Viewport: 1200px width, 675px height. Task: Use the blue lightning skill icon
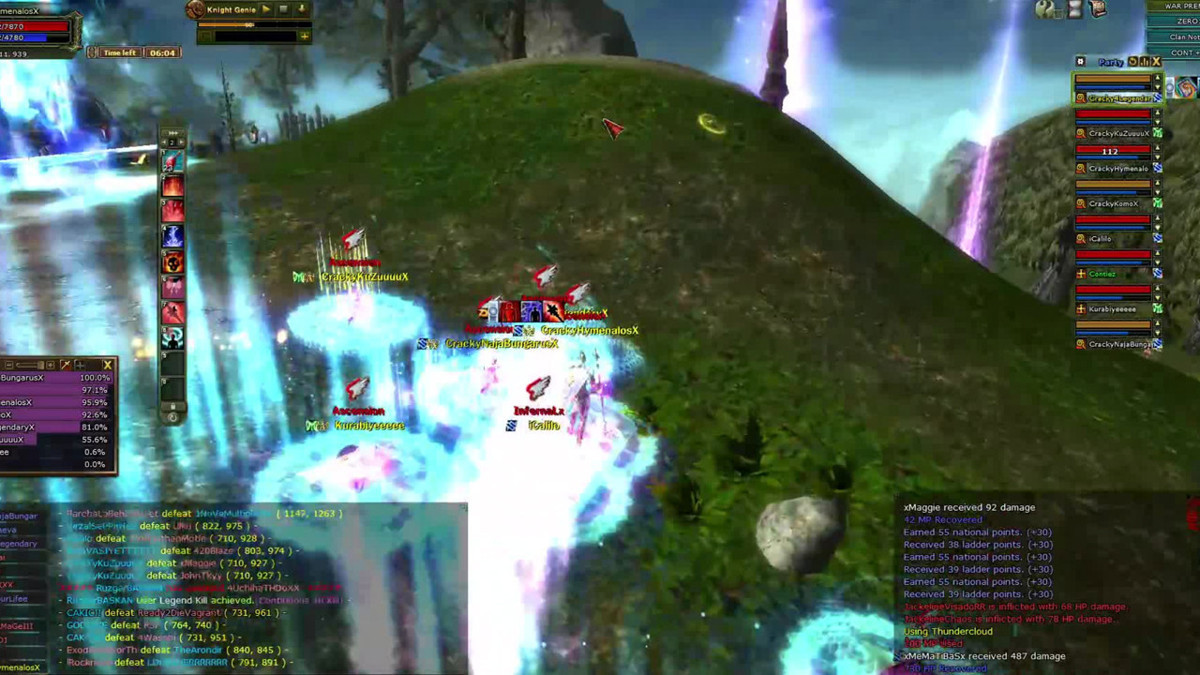[x=173, y=237]
